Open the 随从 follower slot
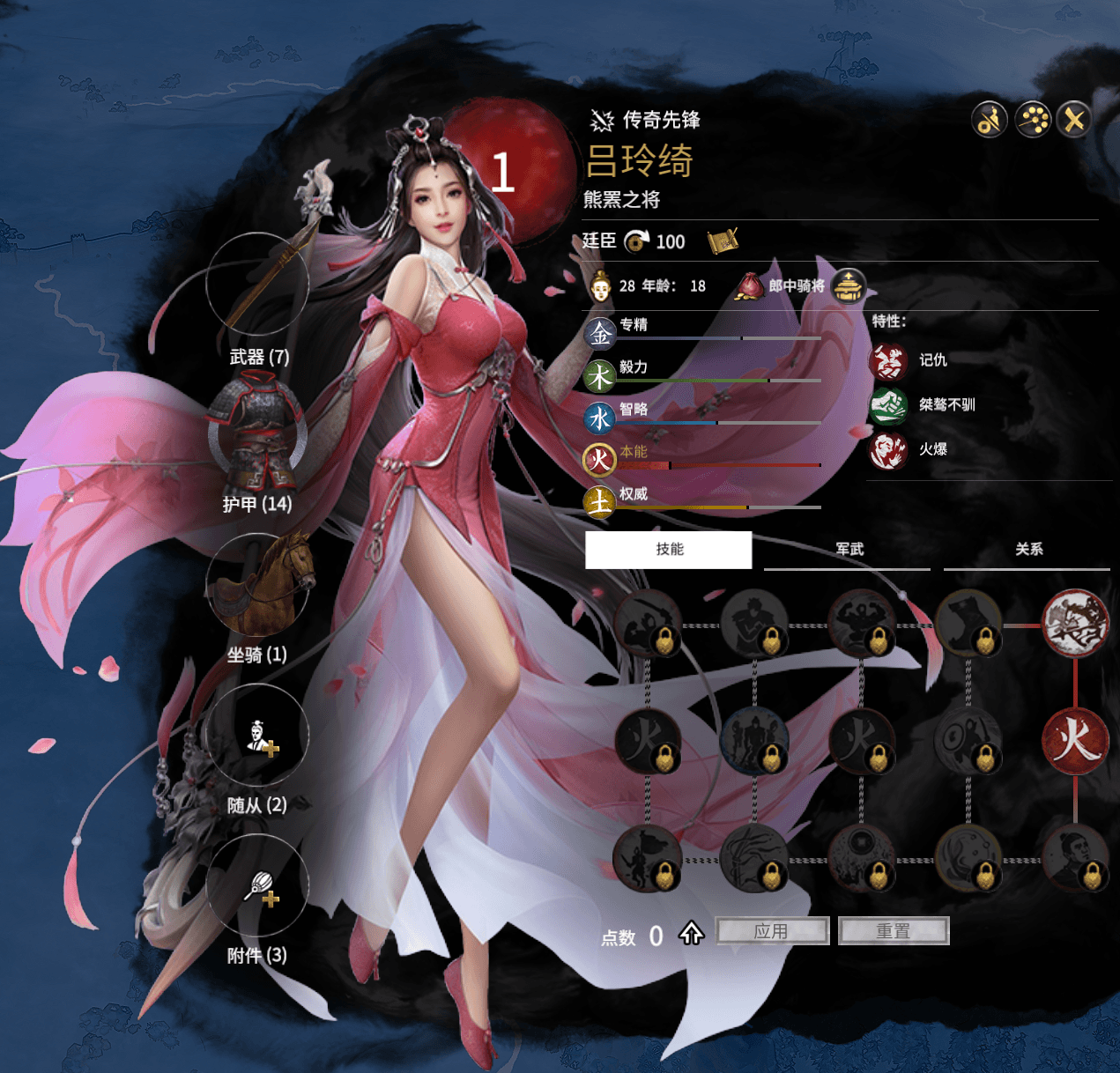The image size is (1120, 1073). point(257,735)
